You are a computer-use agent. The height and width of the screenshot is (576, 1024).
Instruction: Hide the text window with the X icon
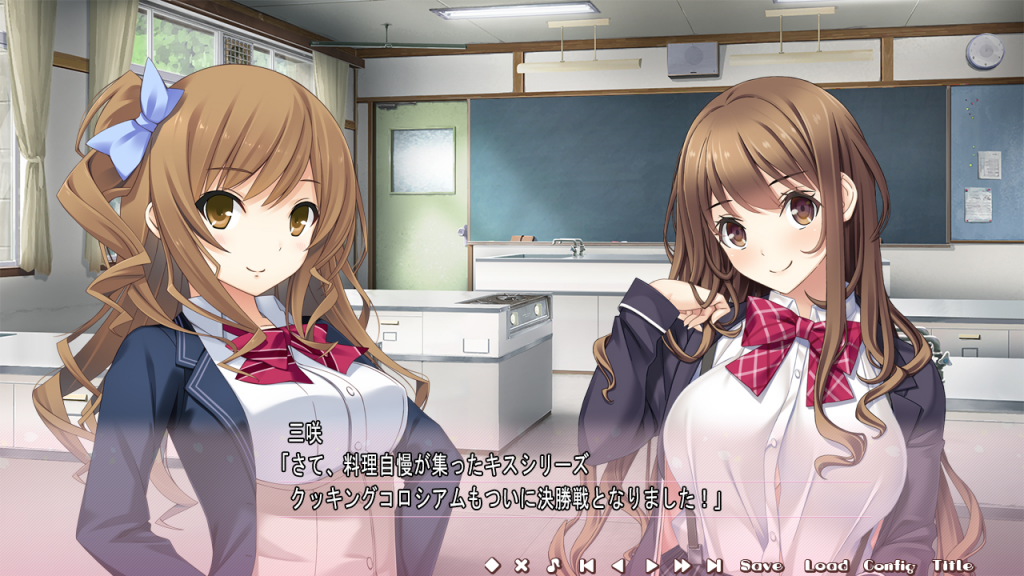[521, 565]
